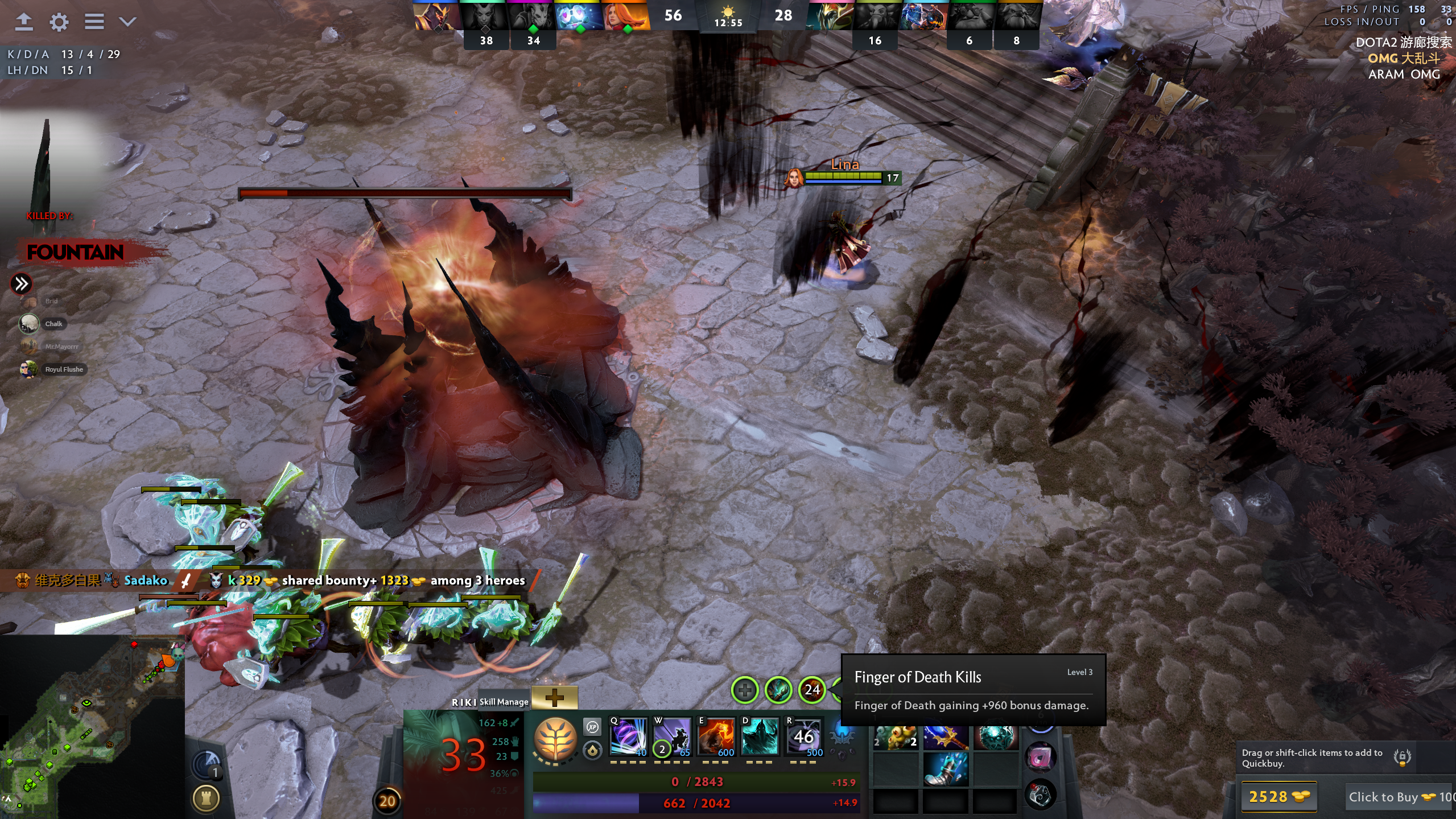Click the upload arrow icon
Image resolution: width=1456 pixels, height=819 pixels.
(x=24, y=22)
